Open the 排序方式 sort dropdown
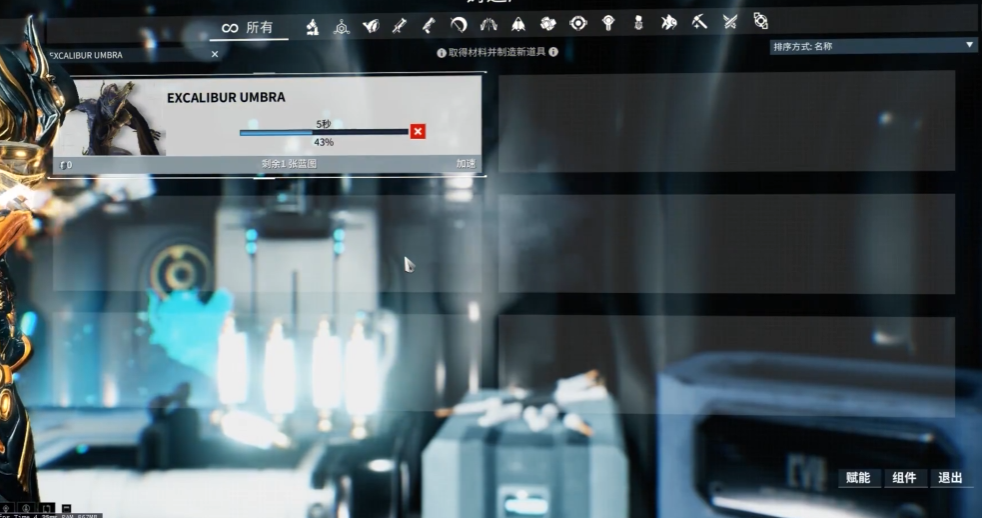This screenshot has height=518, width=982. click(873, 46)
